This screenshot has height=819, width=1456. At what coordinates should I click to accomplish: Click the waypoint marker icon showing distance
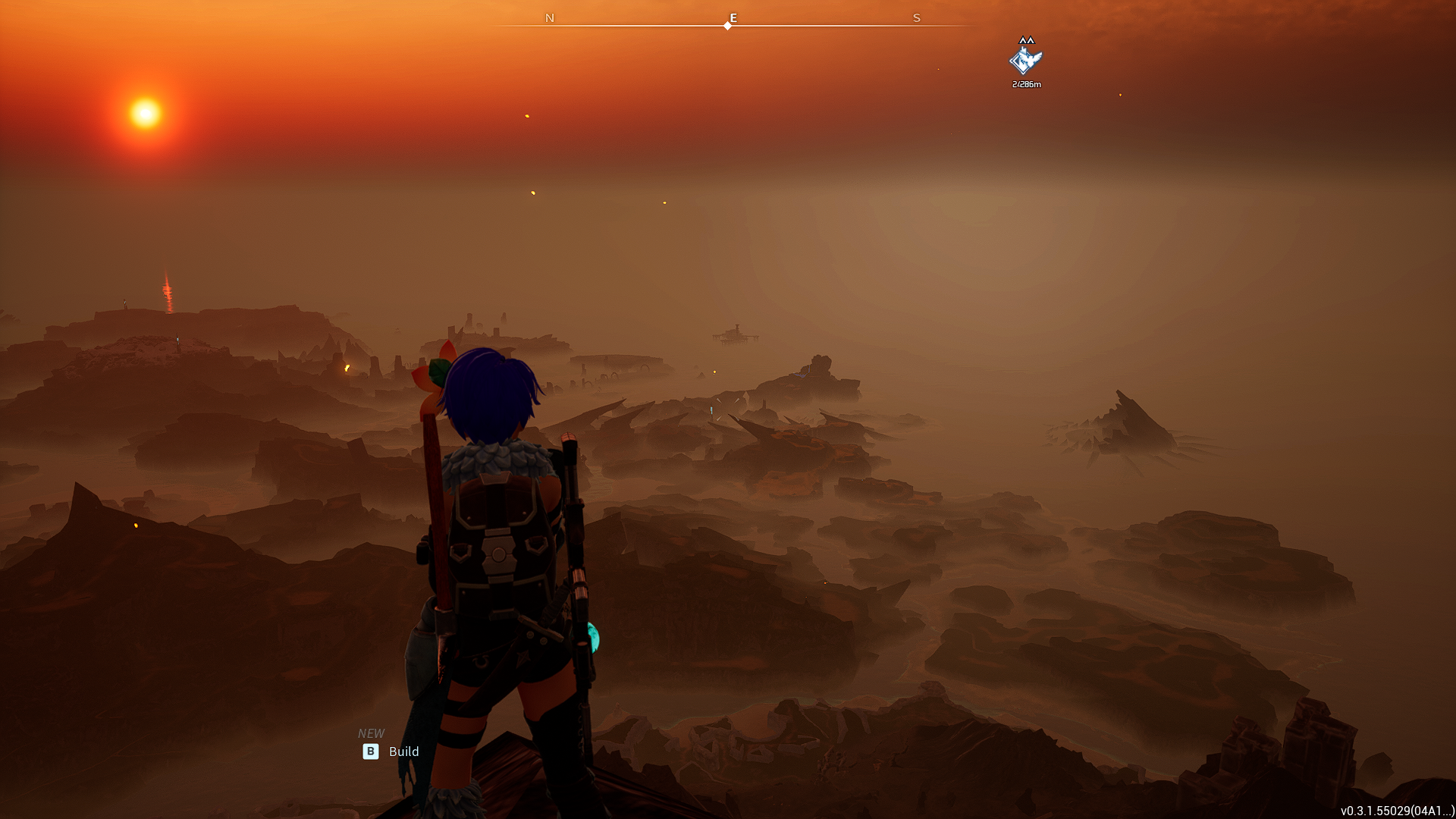[1025, 61]
